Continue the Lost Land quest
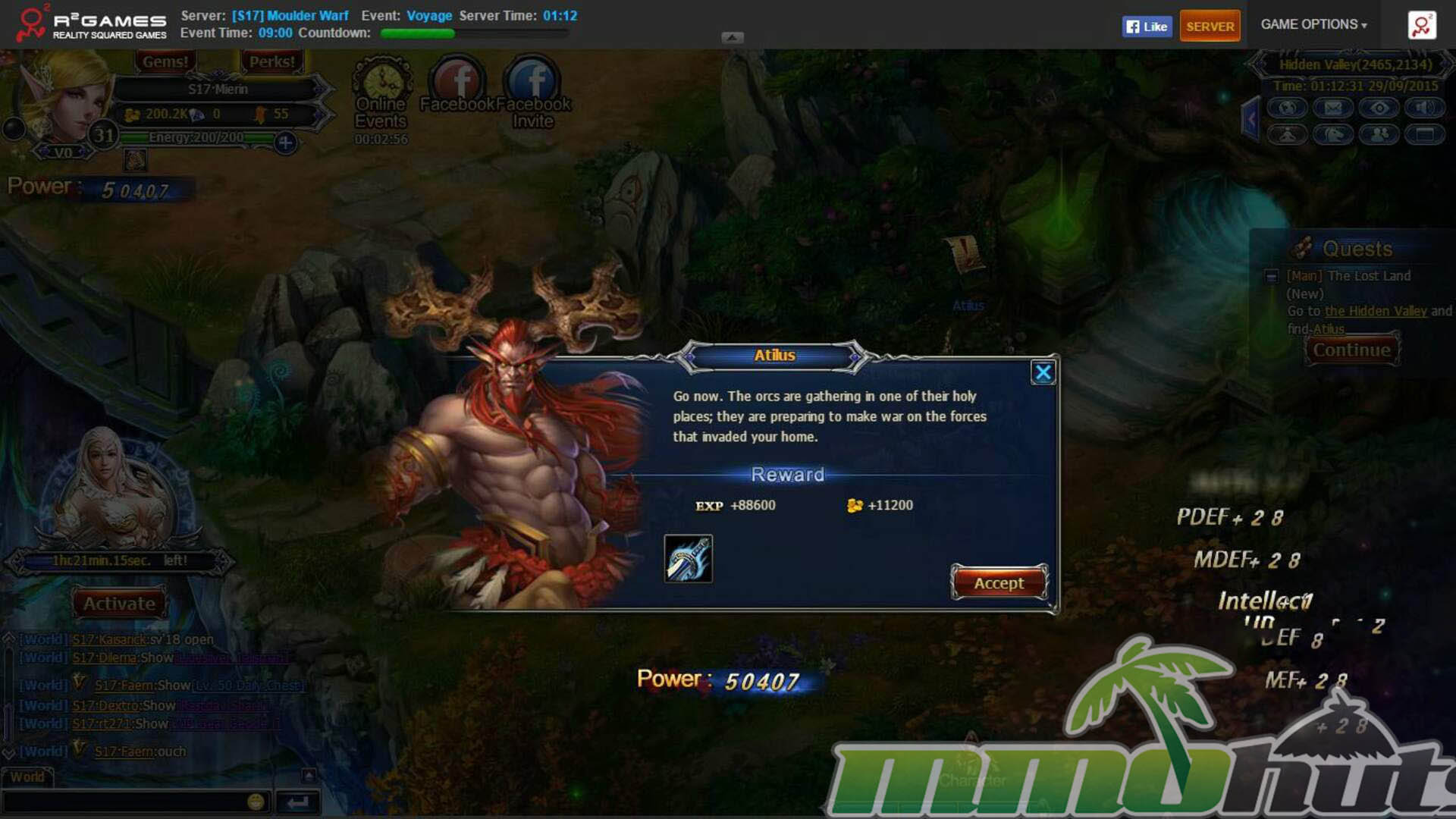 (x=1351, y=350)
